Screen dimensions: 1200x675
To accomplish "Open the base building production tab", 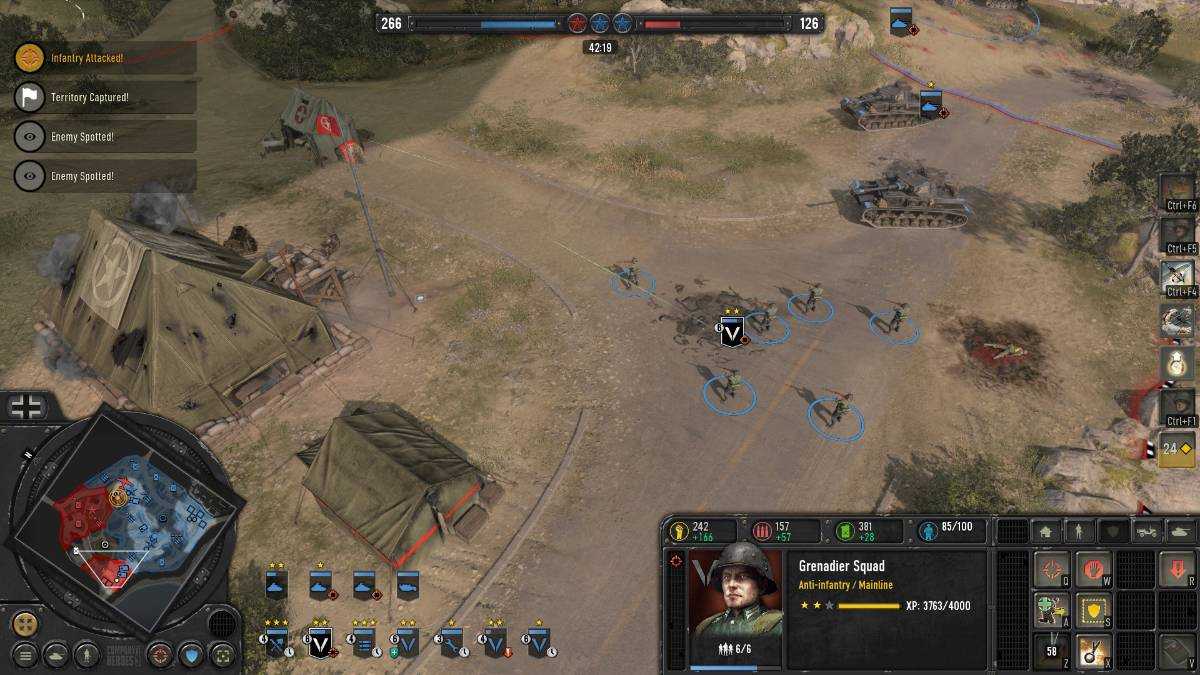I will [1046, 531].
